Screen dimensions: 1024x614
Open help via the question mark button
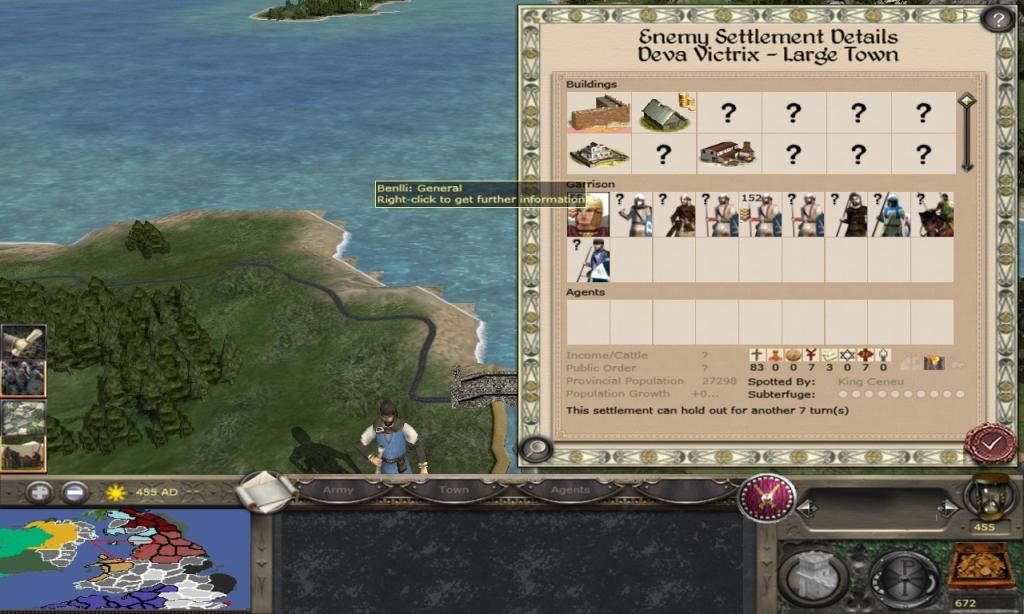pyautogui.click(x=996, y=18)
